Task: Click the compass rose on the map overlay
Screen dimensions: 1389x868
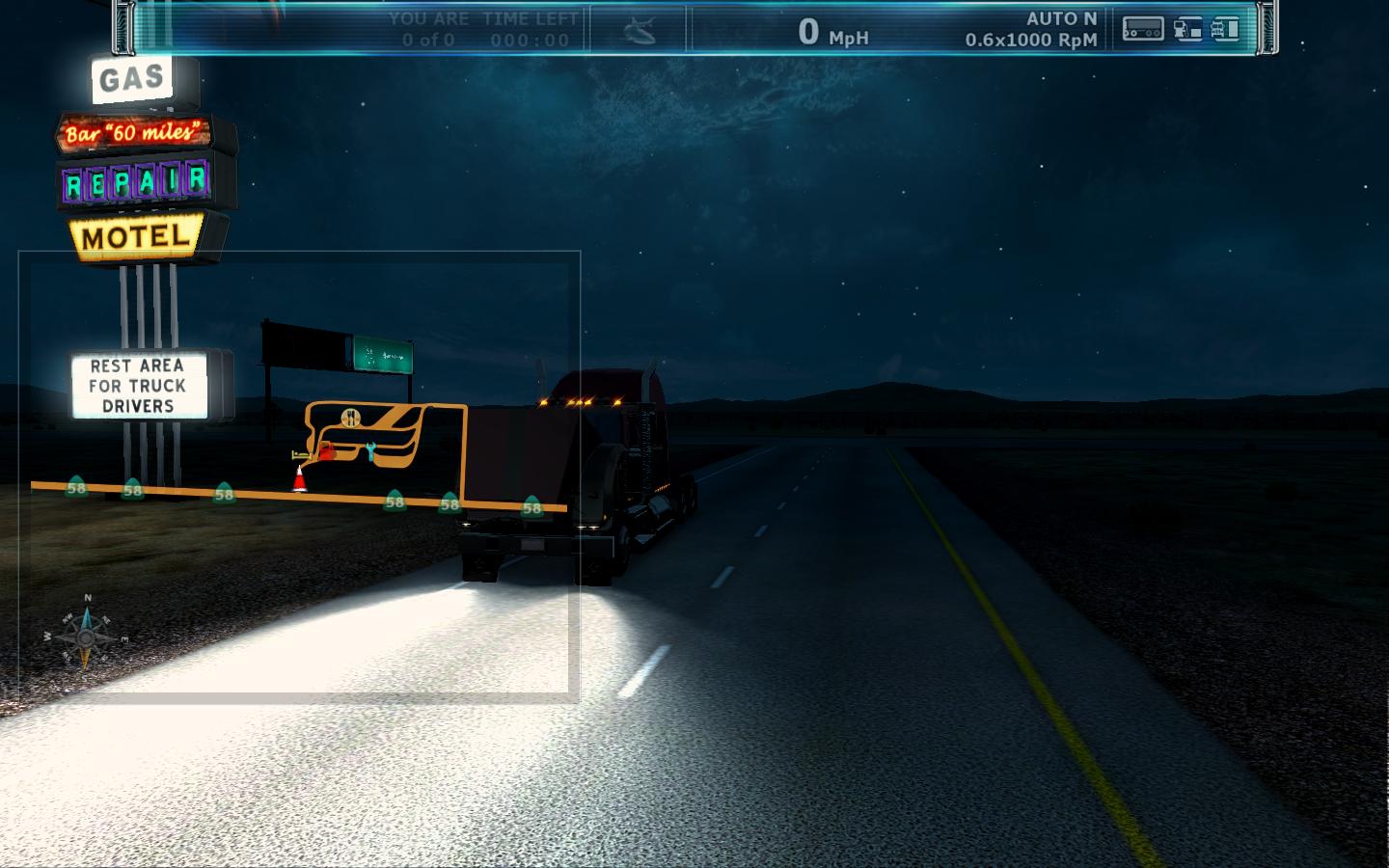Action: tap(86, 636)
